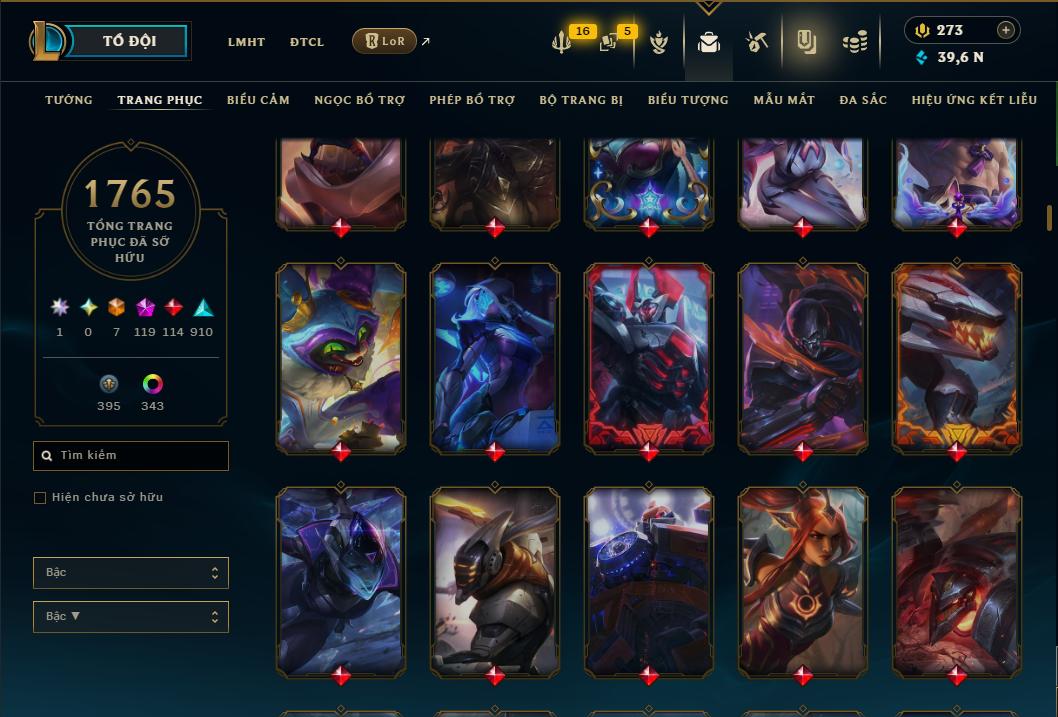Select the NGỌC BỔ TRỢ tab
1058x717 pixels.
pyautogui.click(x=359, y=100)
